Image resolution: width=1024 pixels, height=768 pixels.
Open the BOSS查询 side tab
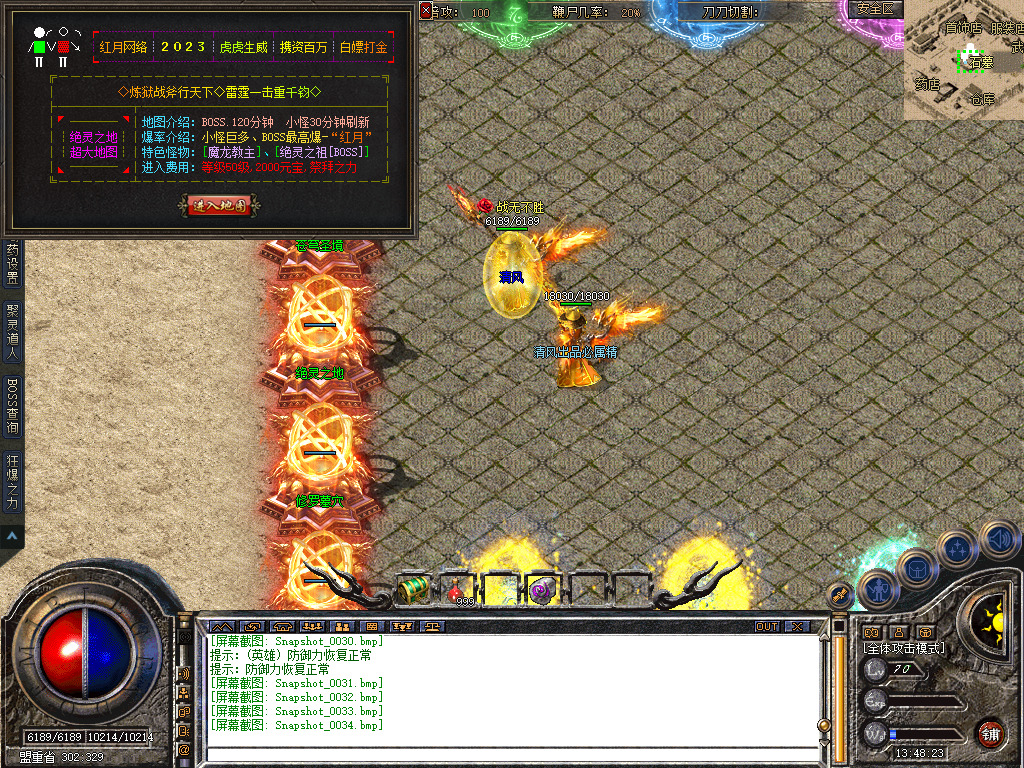[x=12, y=406]
